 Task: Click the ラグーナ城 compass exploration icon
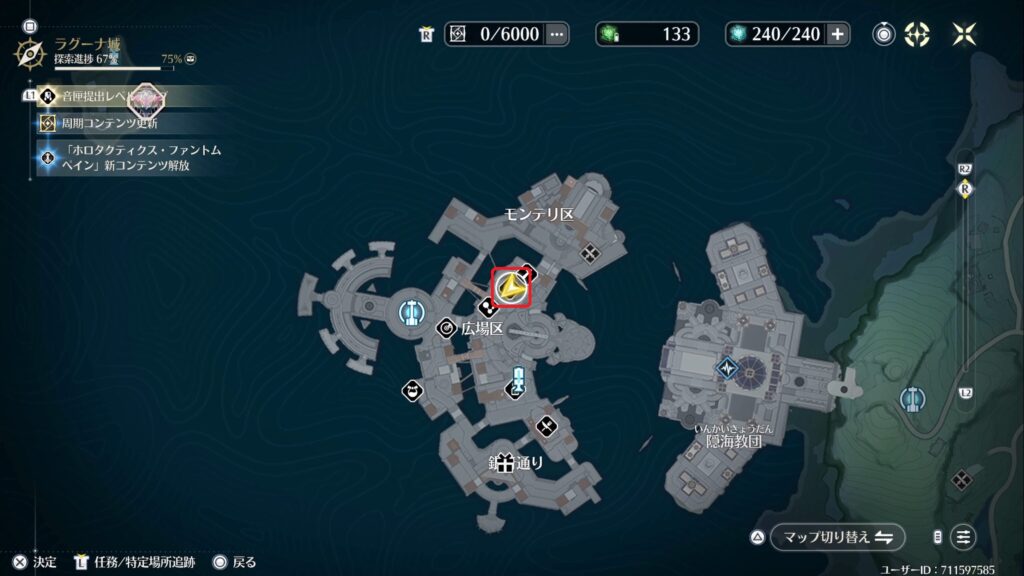29,52
